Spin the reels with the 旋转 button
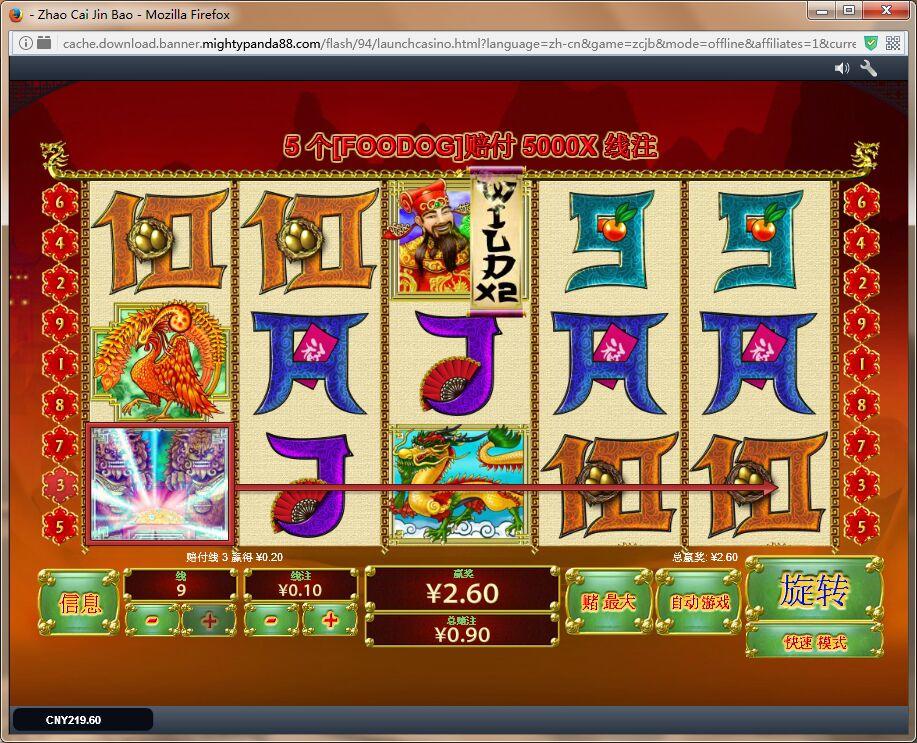Screen dimensions: 917x743 coord(814,590)
